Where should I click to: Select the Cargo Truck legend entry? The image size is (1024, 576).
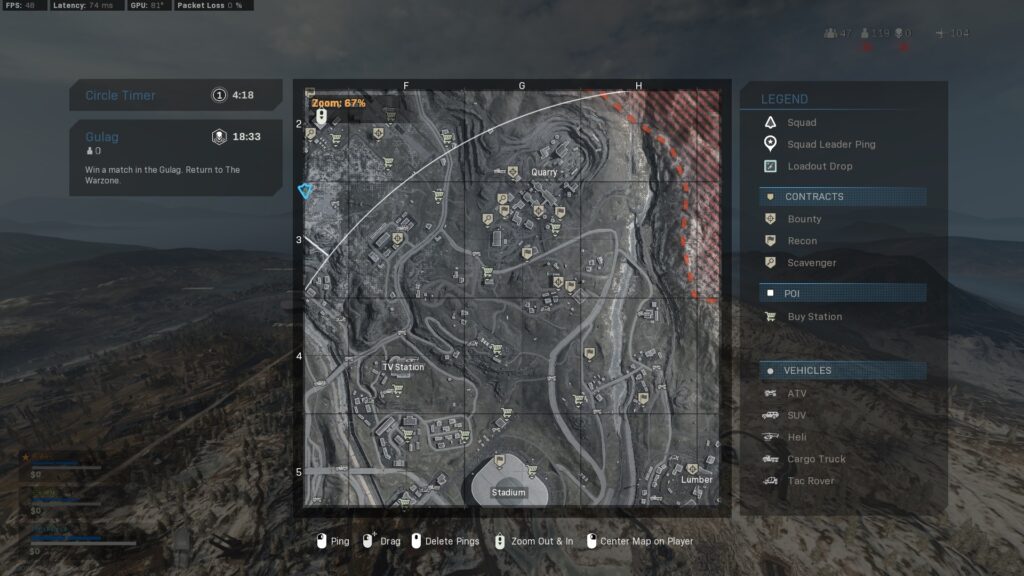816,460
